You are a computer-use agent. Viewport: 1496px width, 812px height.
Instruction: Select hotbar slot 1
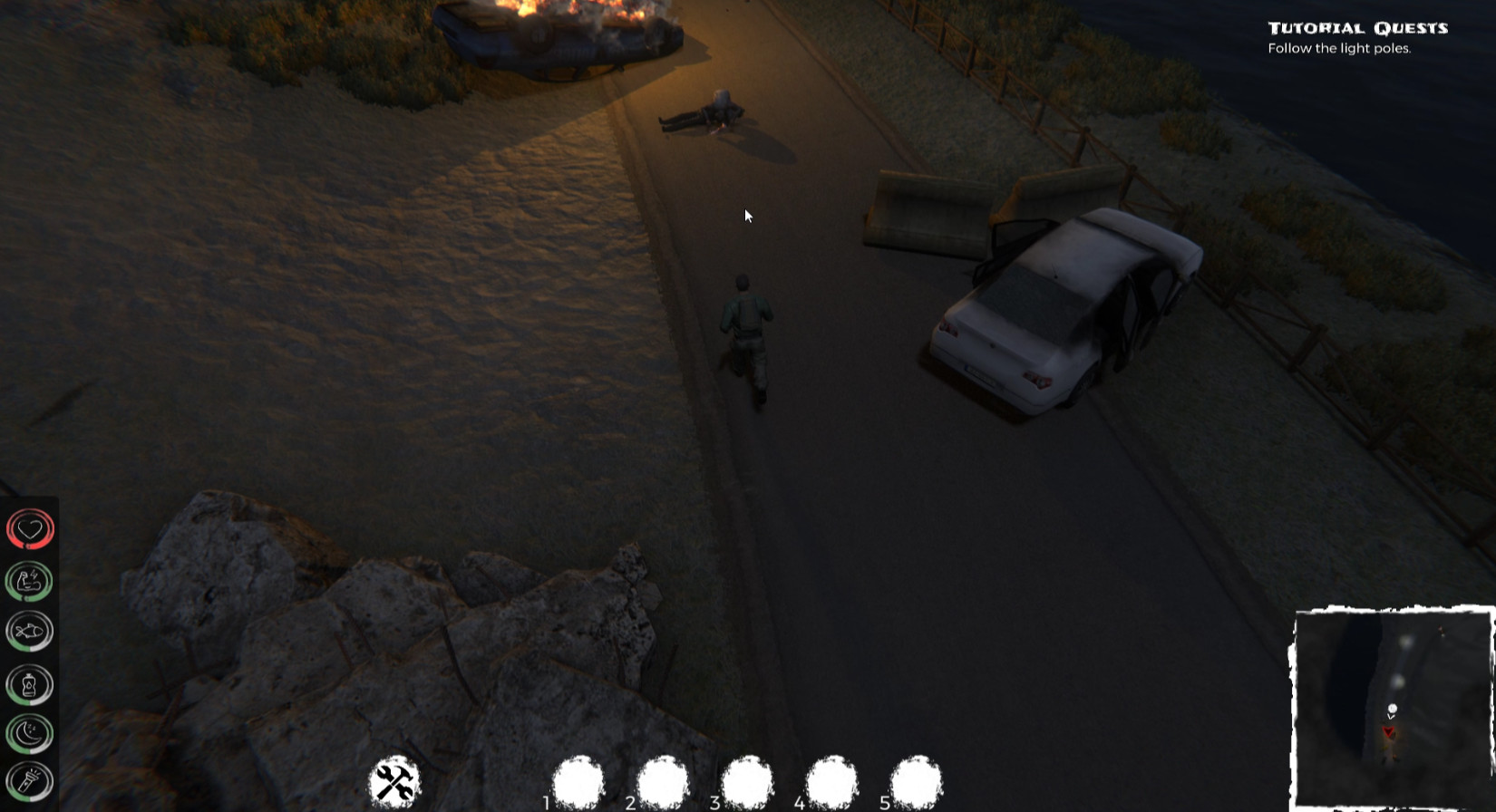(577, 781)
